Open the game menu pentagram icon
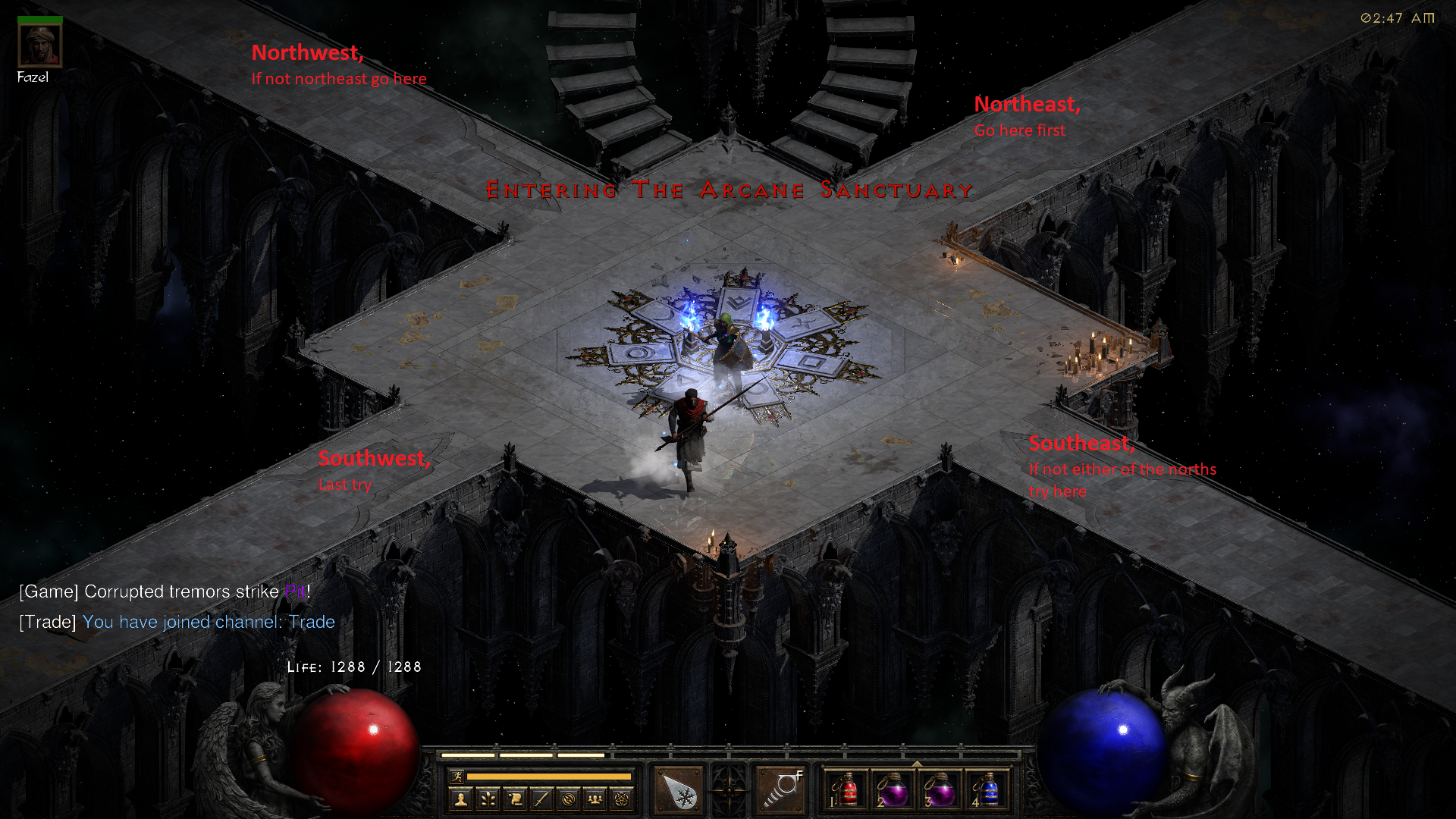 point(623,799)
